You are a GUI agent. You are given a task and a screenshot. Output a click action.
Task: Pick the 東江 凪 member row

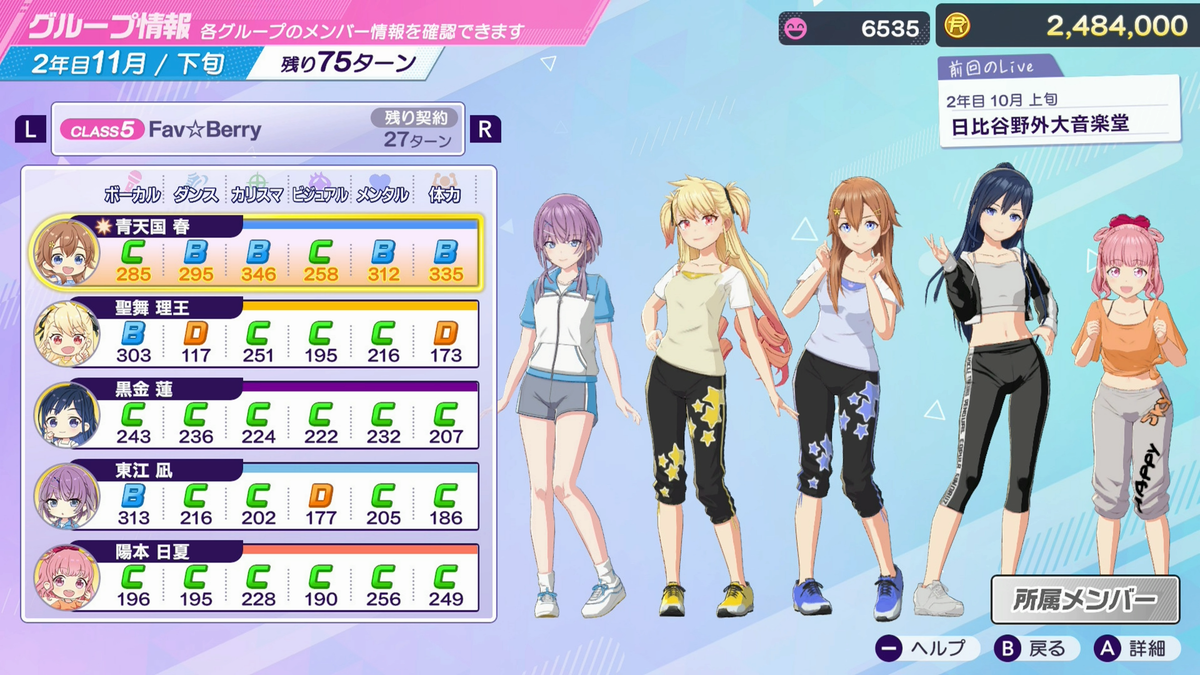260,496
